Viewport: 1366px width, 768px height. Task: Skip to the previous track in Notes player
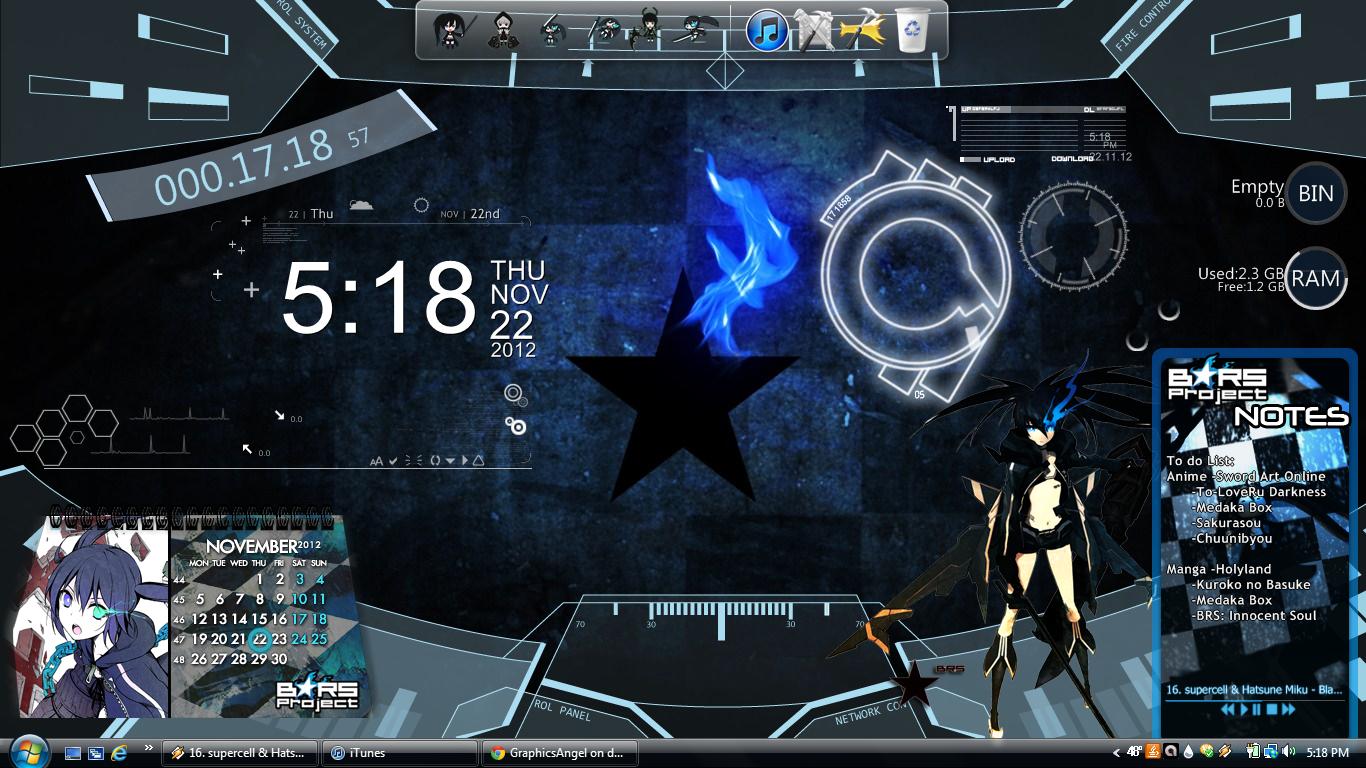coord(1227,709)
